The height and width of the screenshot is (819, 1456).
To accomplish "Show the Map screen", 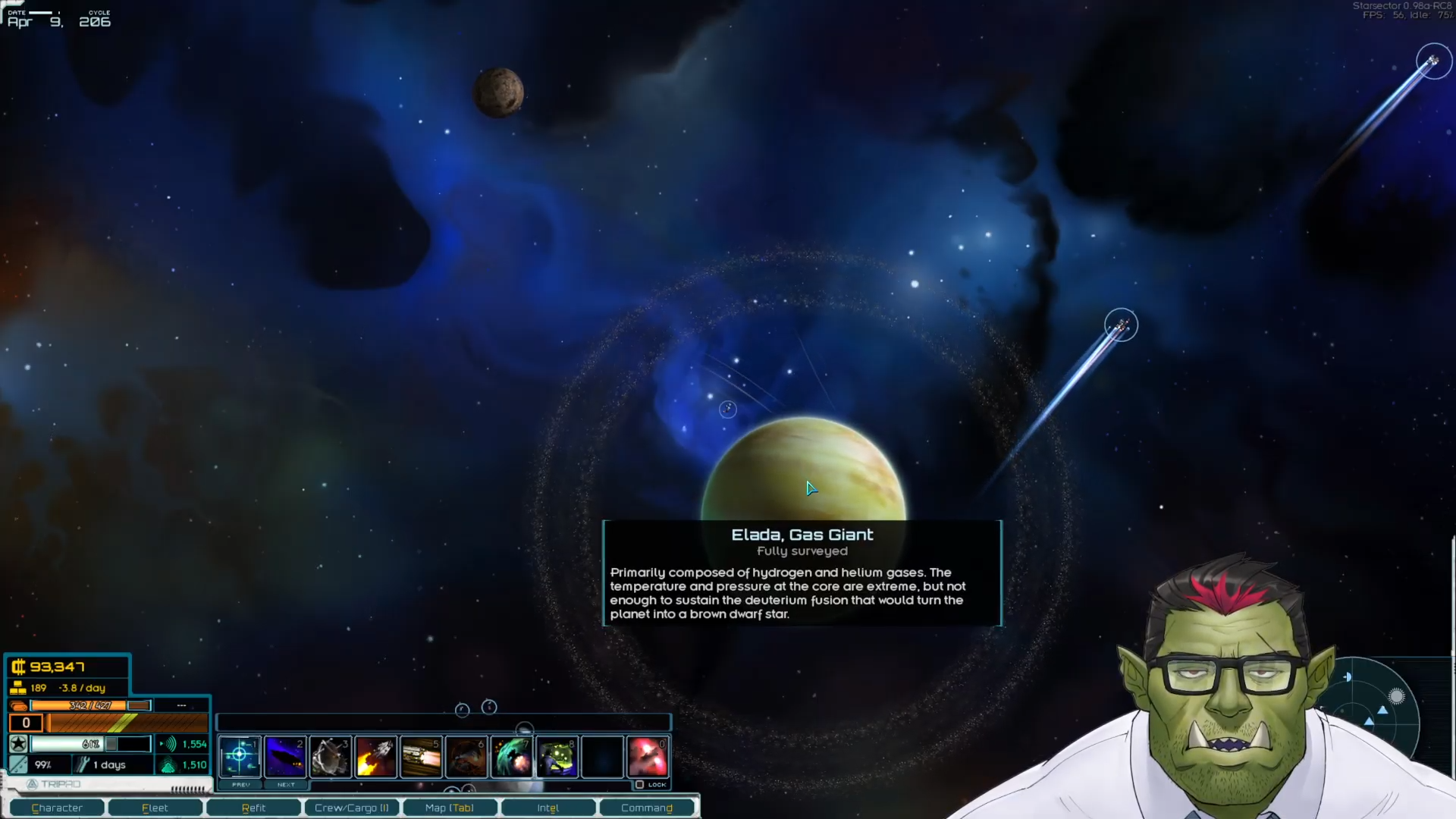I will [x=450, y=808].
